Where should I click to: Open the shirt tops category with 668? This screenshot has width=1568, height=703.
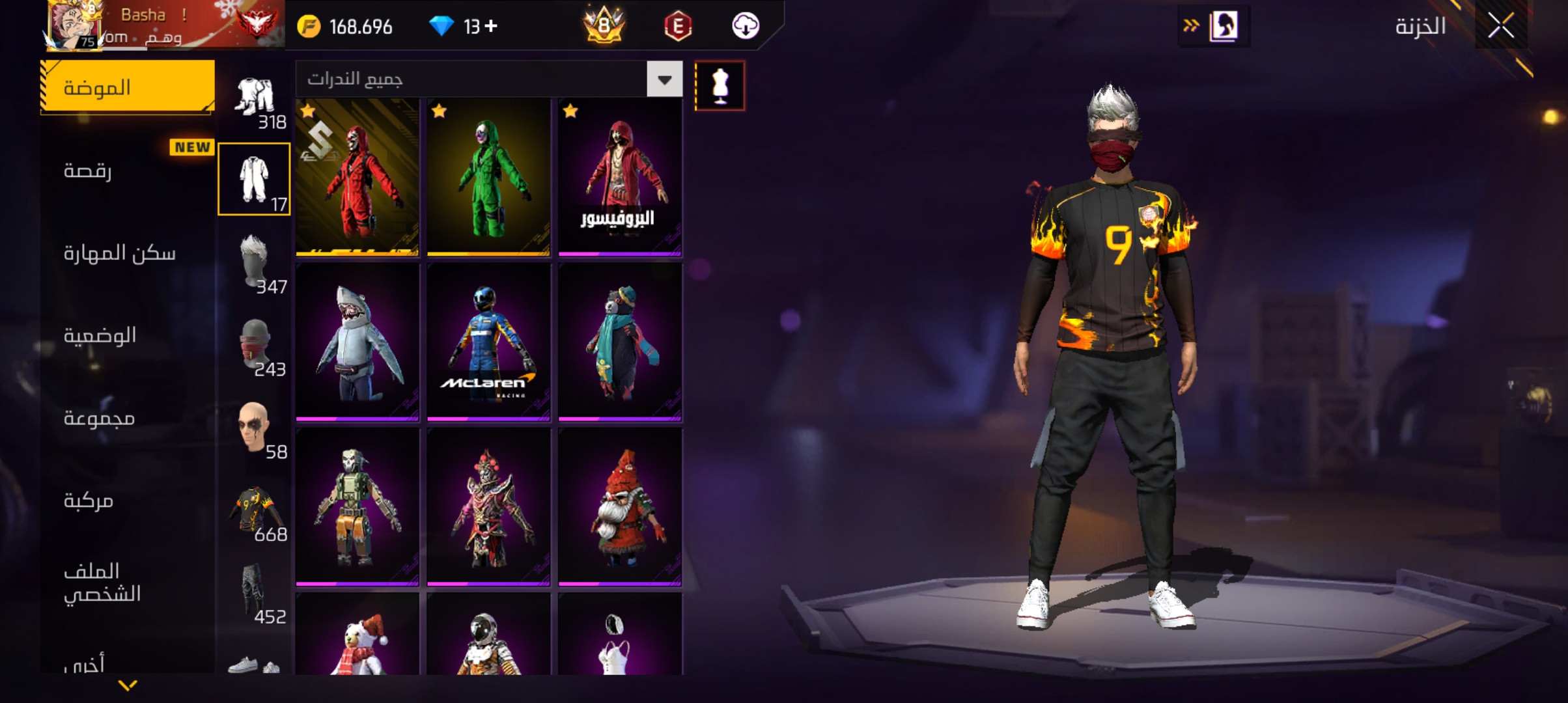(x=255, y=510)
